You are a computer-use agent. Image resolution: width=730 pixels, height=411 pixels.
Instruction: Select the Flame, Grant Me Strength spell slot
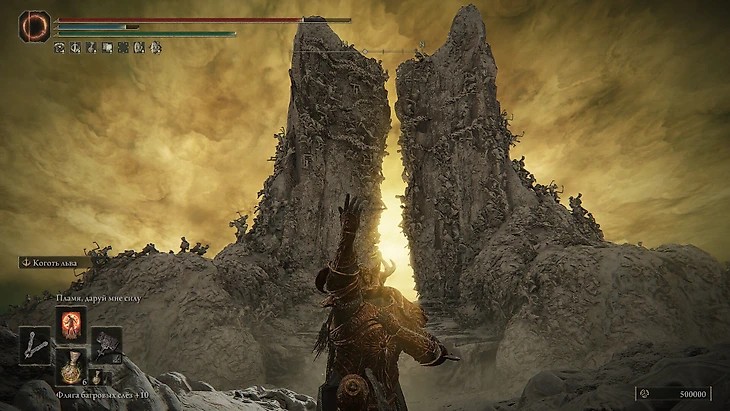(x=72, y=323)
